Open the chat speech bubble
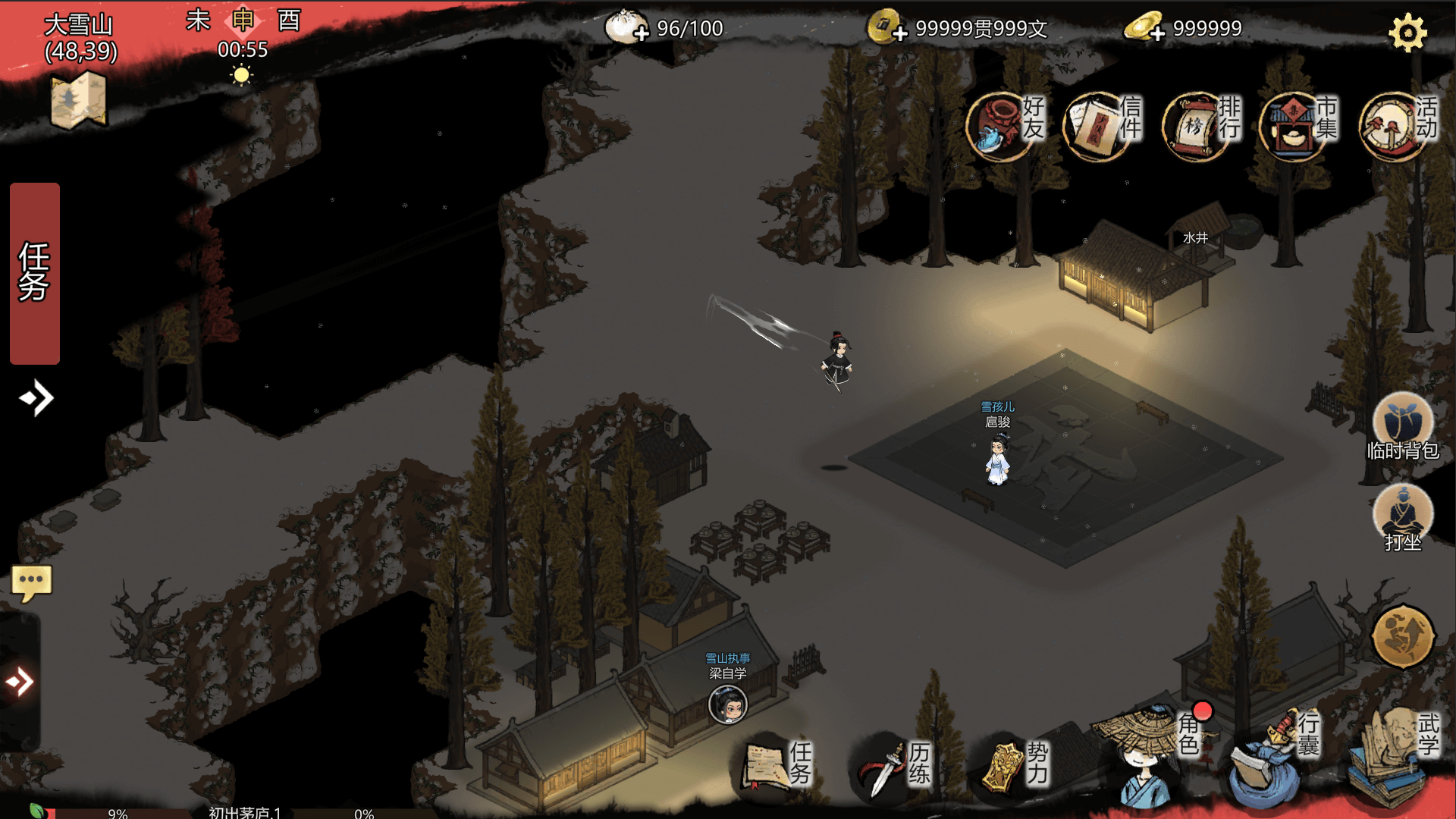 pos(31,583)
